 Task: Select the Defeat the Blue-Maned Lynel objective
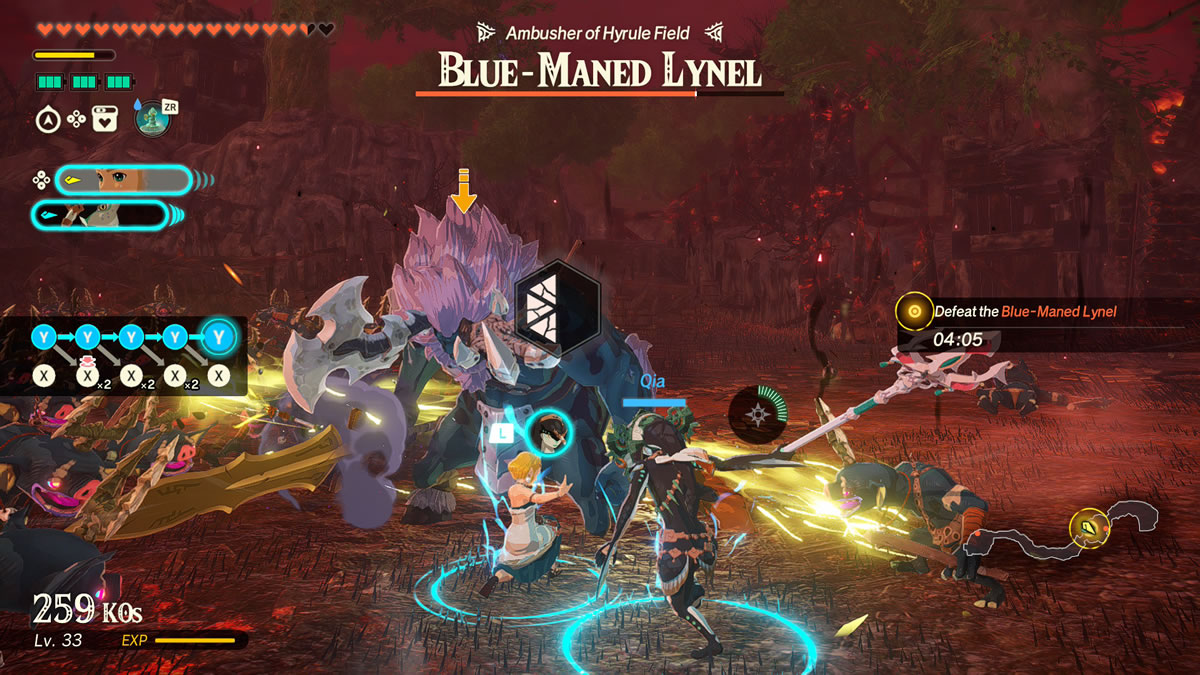pos(1024,312)
